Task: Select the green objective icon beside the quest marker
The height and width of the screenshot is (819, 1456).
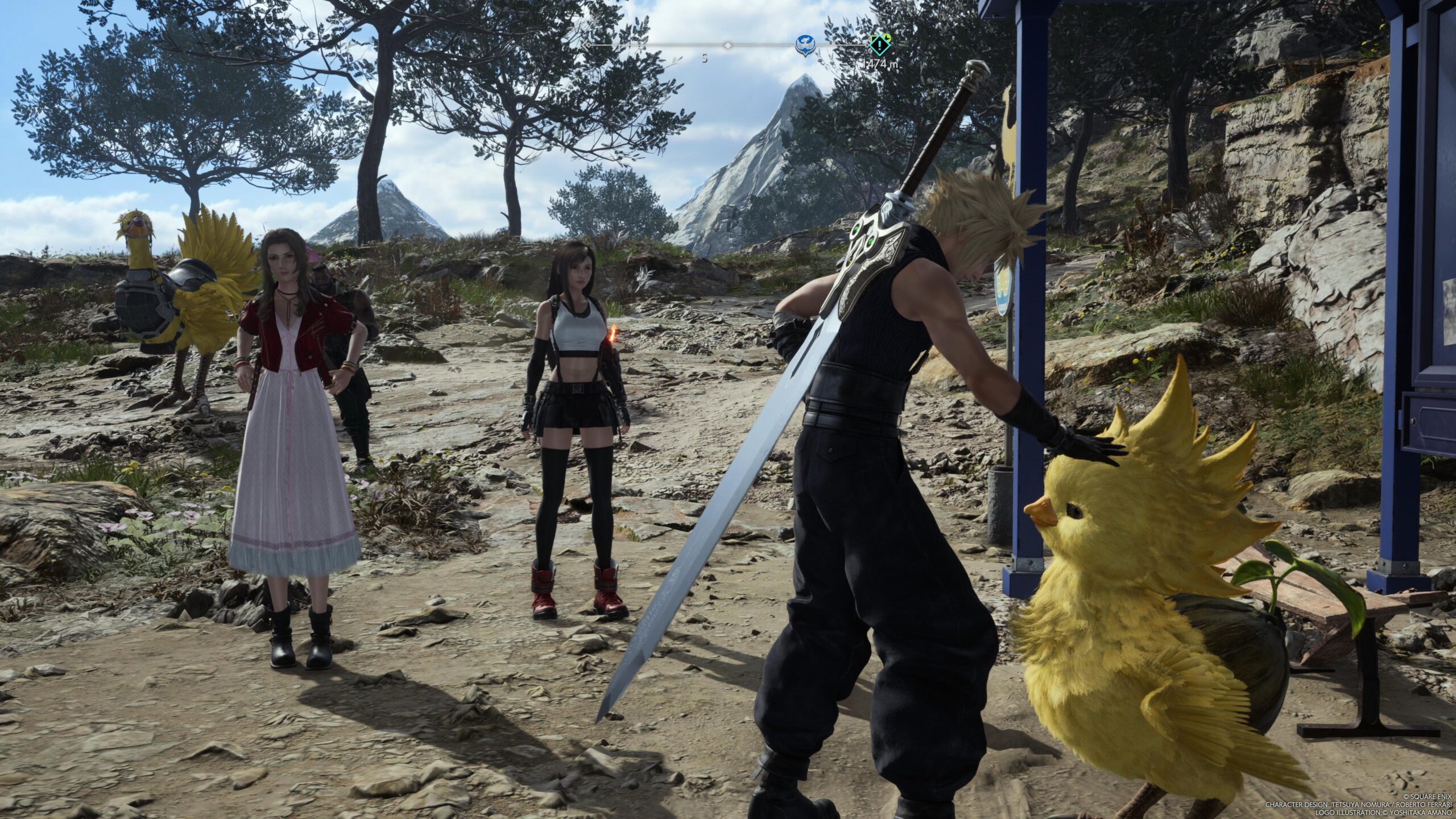Action: 887,39
